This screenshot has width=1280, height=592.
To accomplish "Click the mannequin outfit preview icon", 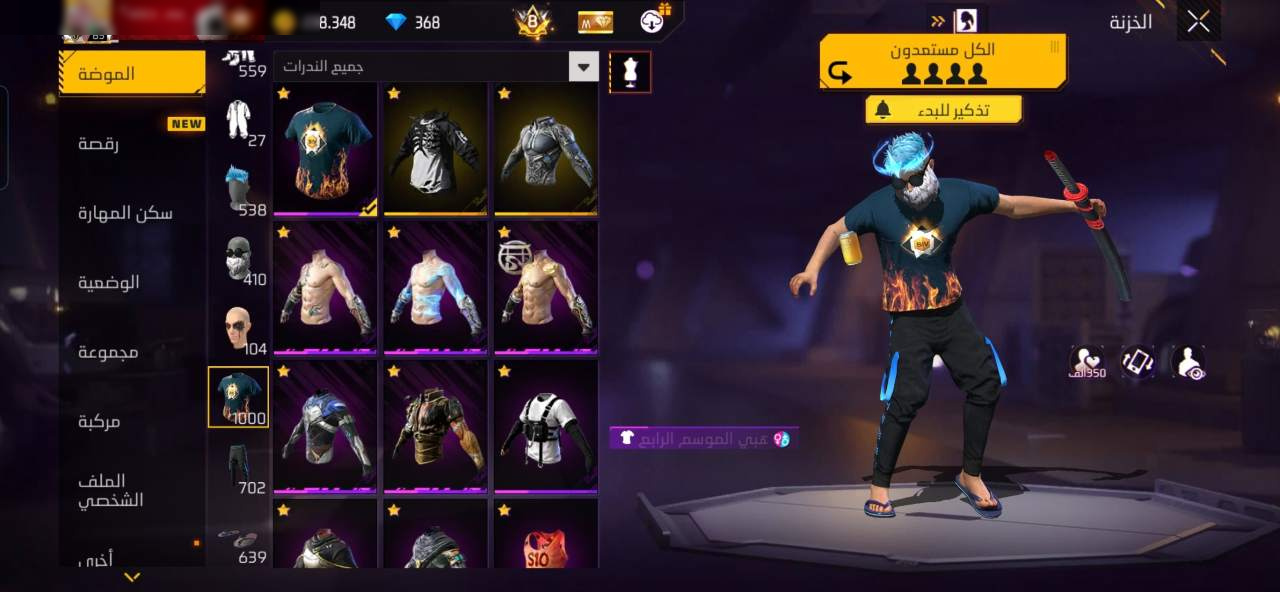I will pyautogui.click(x=630, y=72).
